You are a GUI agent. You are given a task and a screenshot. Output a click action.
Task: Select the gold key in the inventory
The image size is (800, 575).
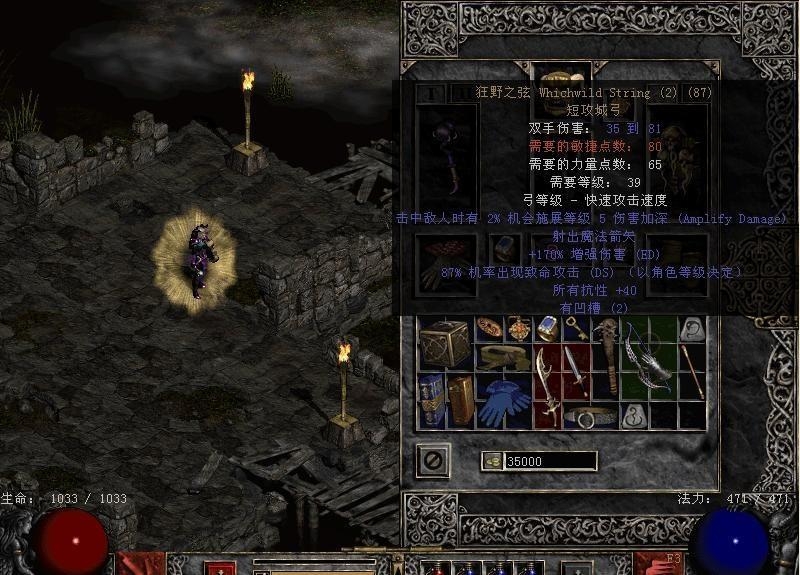[x=575, y=329]
